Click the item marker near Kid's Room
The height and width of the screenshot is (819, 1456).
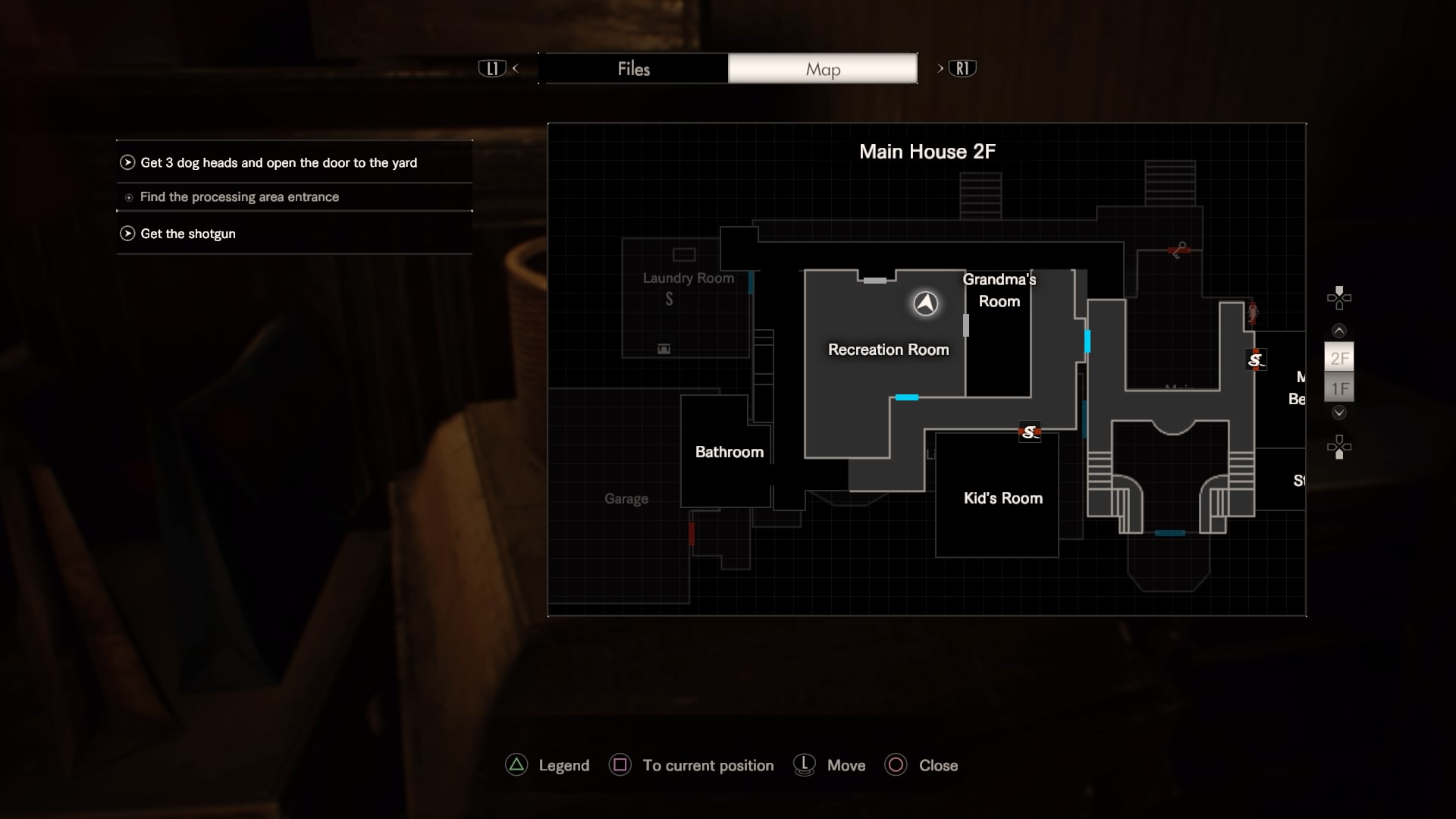1029,432
